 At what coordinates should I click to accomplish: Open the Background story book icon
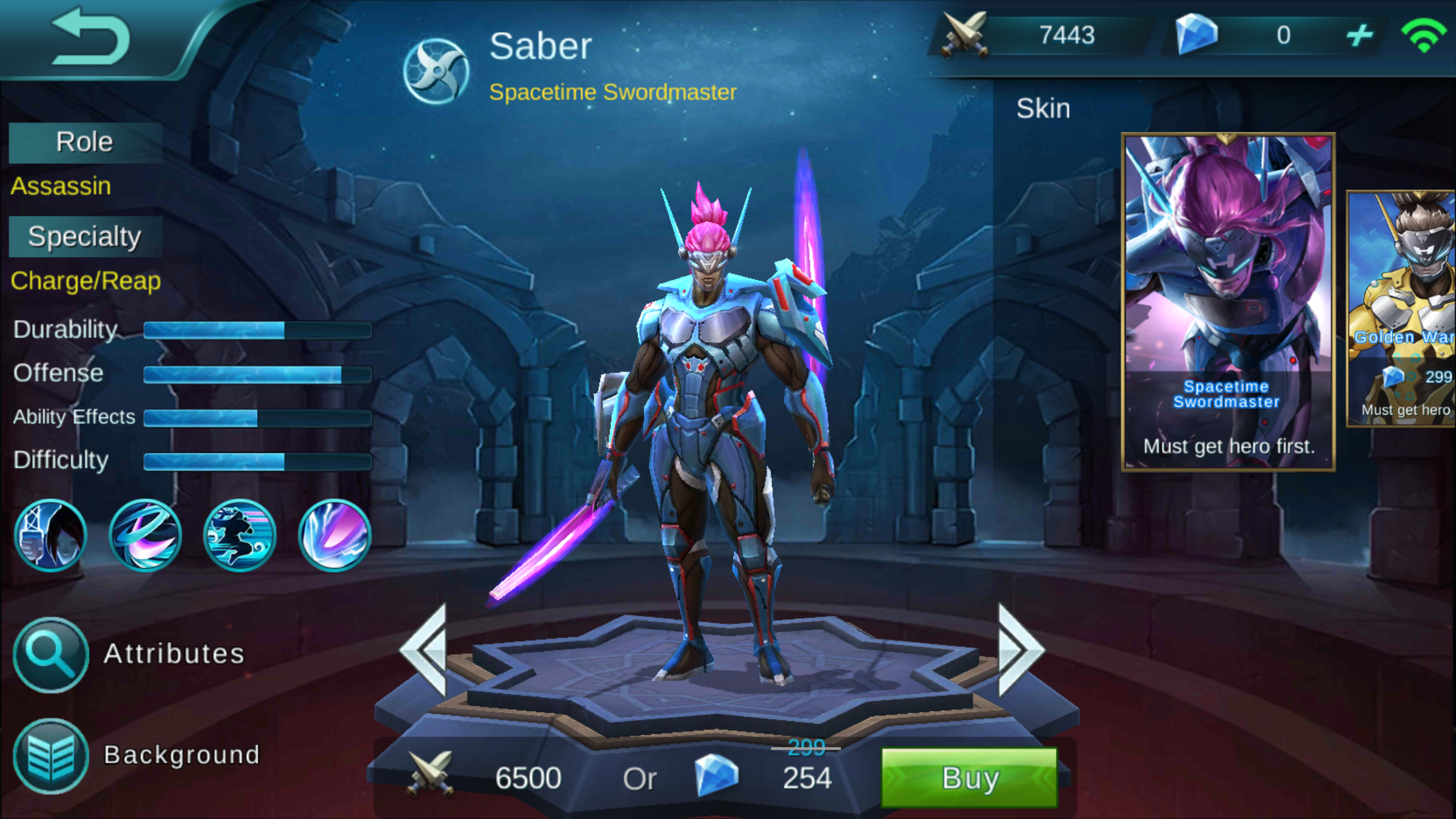[x=50, y=754]
